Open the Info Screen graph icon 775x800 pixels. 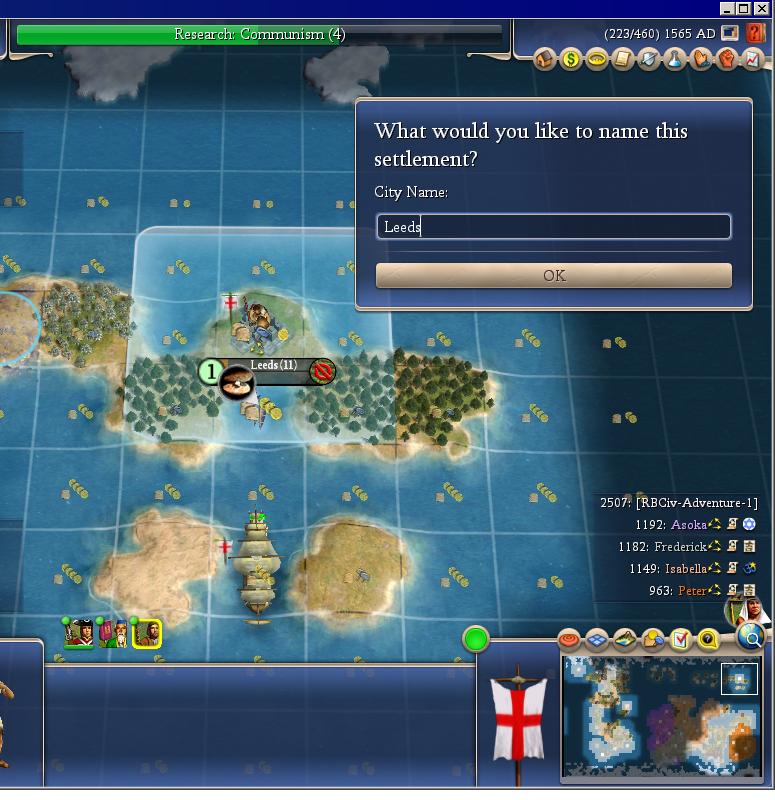pyautogui.click(x=753, y=60)
